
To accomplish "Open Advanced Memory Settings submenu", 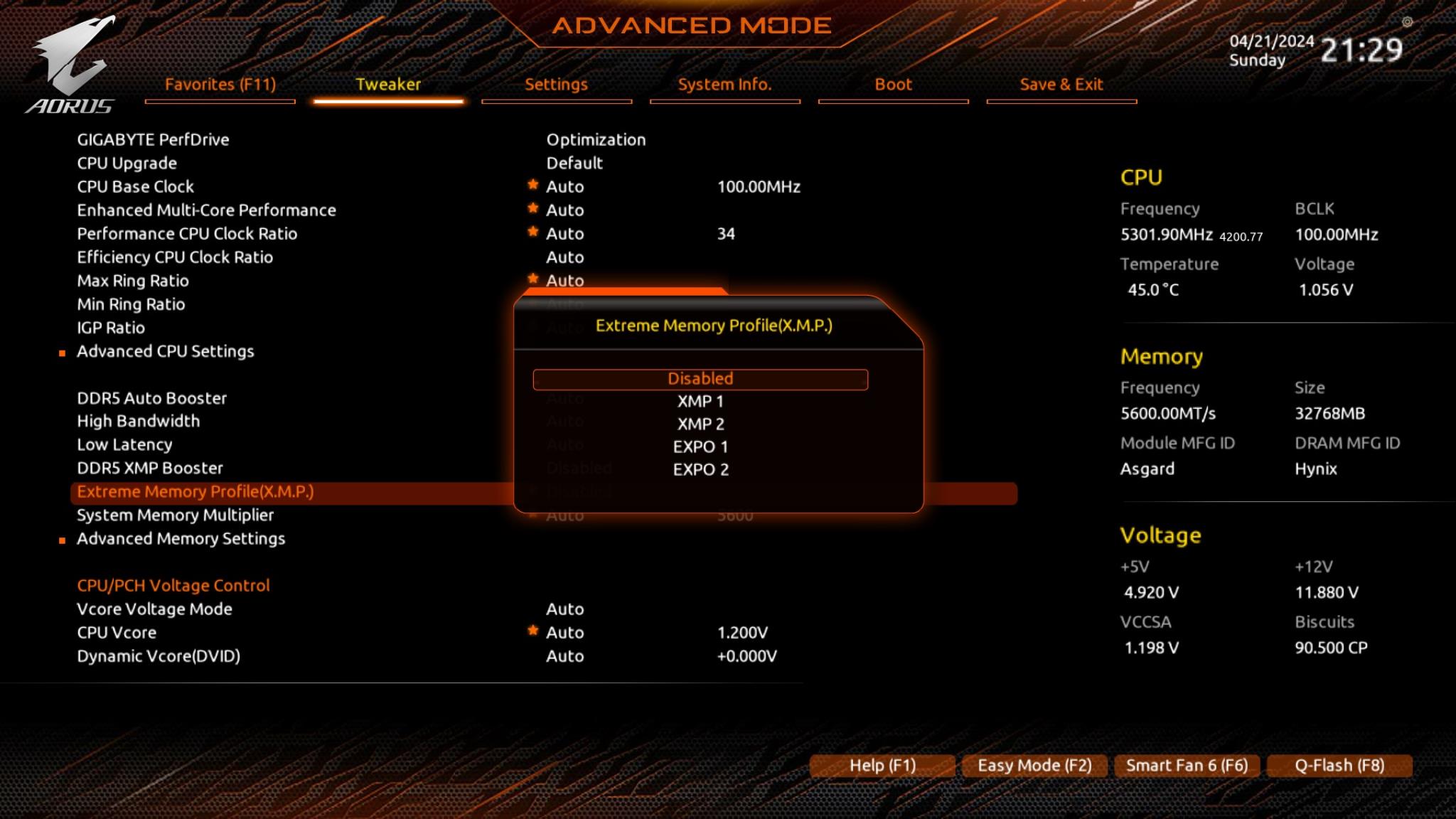I will (181, 539).
